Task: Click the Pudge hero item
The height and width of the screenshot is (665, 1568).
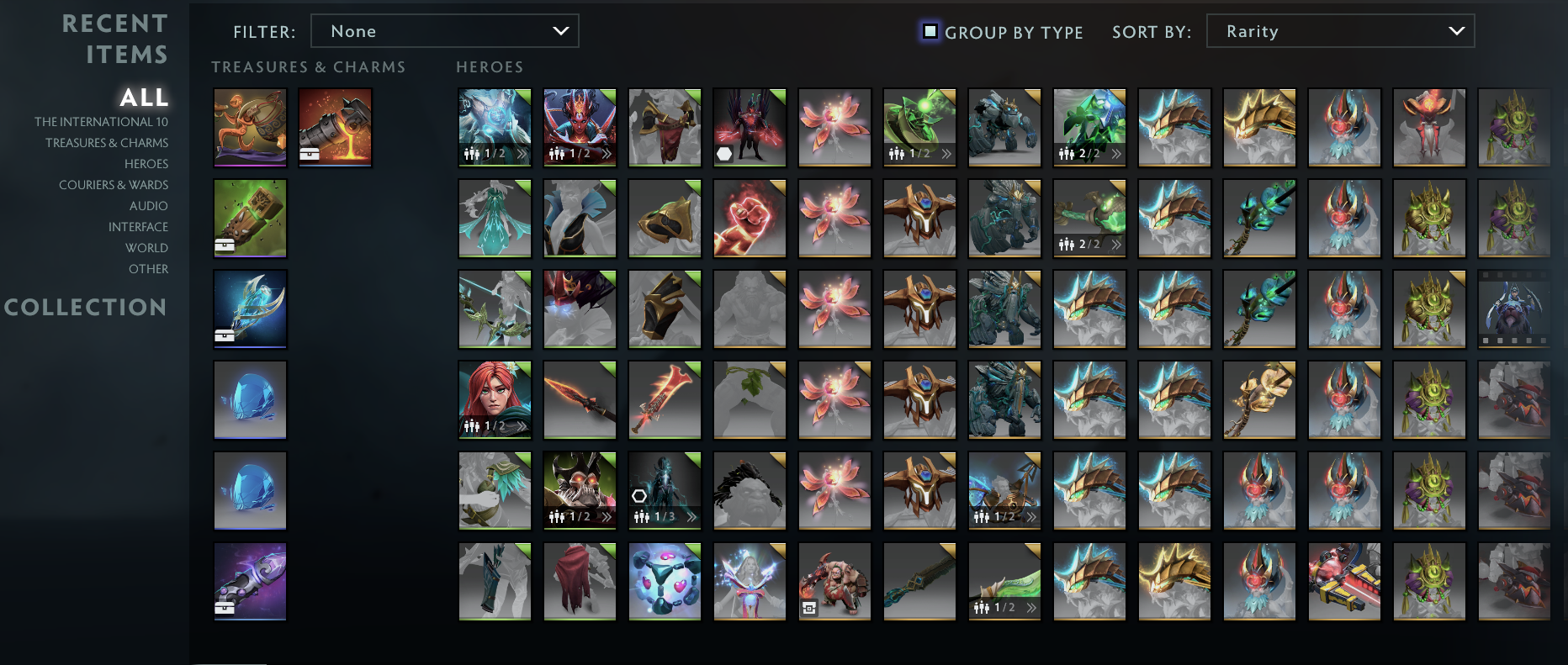Action: coord(834,581)
